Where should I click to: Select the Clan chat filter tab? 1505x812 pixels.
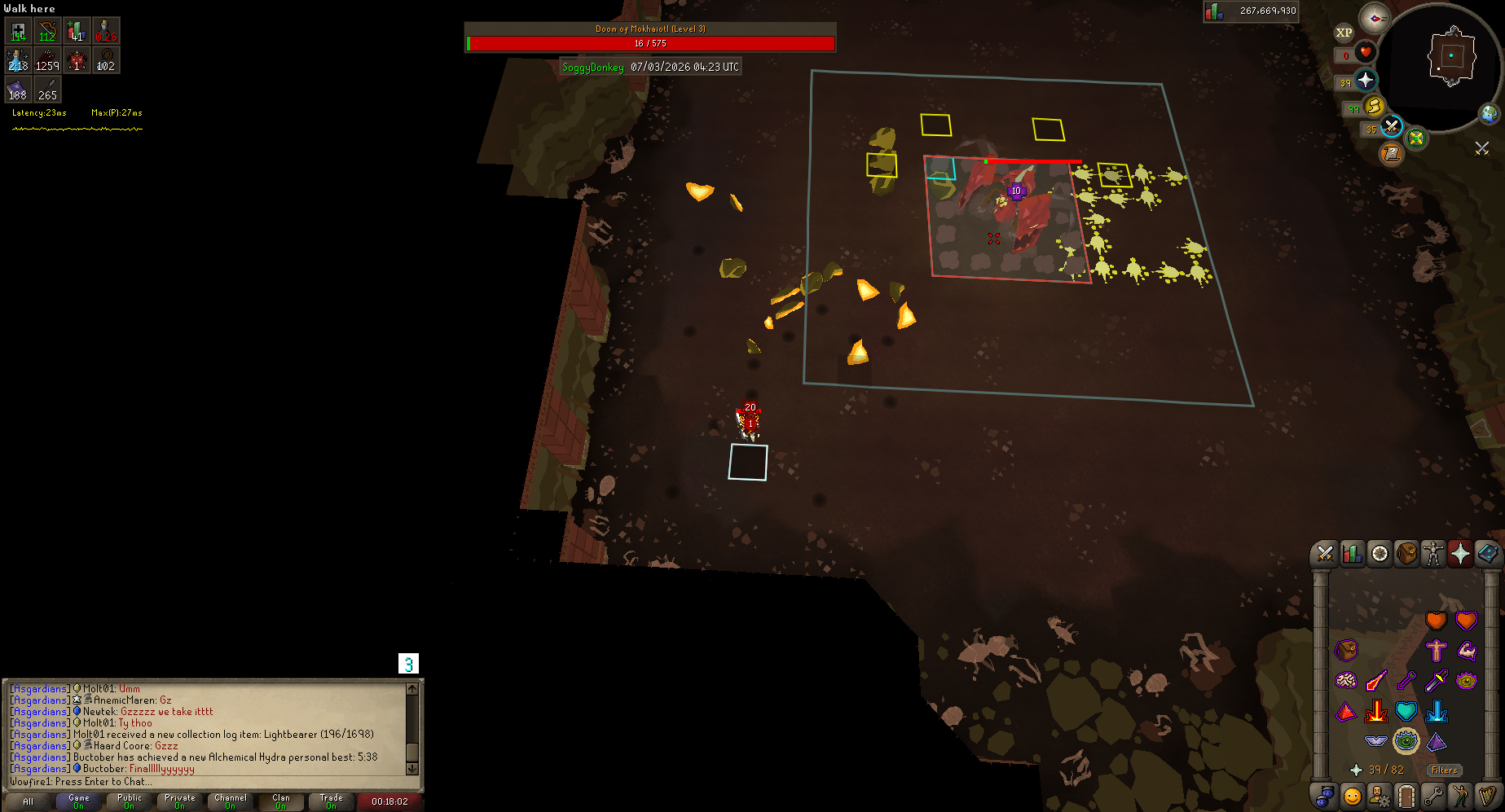pyautogui.click(x=281, y=801)
